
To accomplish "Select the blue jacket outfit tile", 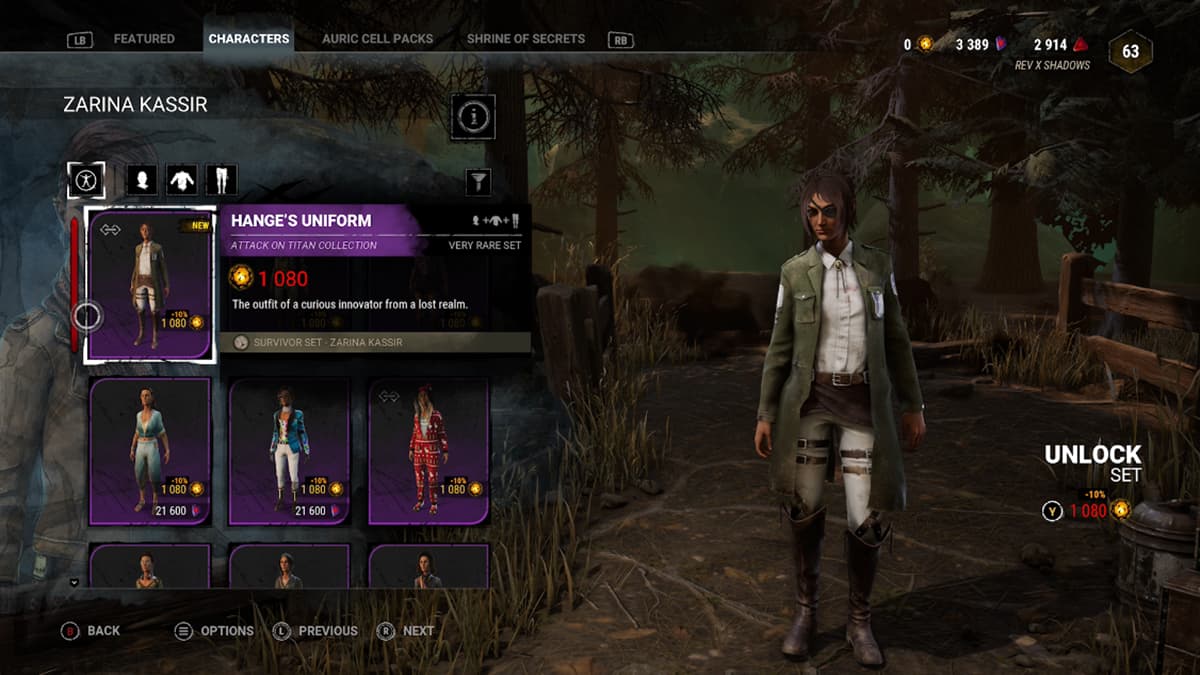I will [x=289, y=451].
